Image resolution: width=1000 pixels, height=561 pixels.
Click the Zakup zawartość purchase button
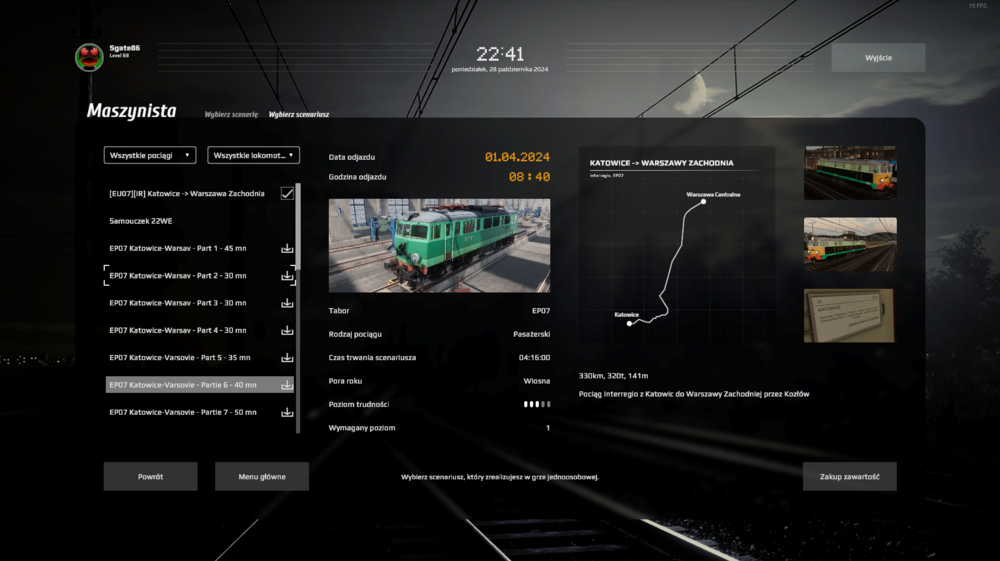849,477
